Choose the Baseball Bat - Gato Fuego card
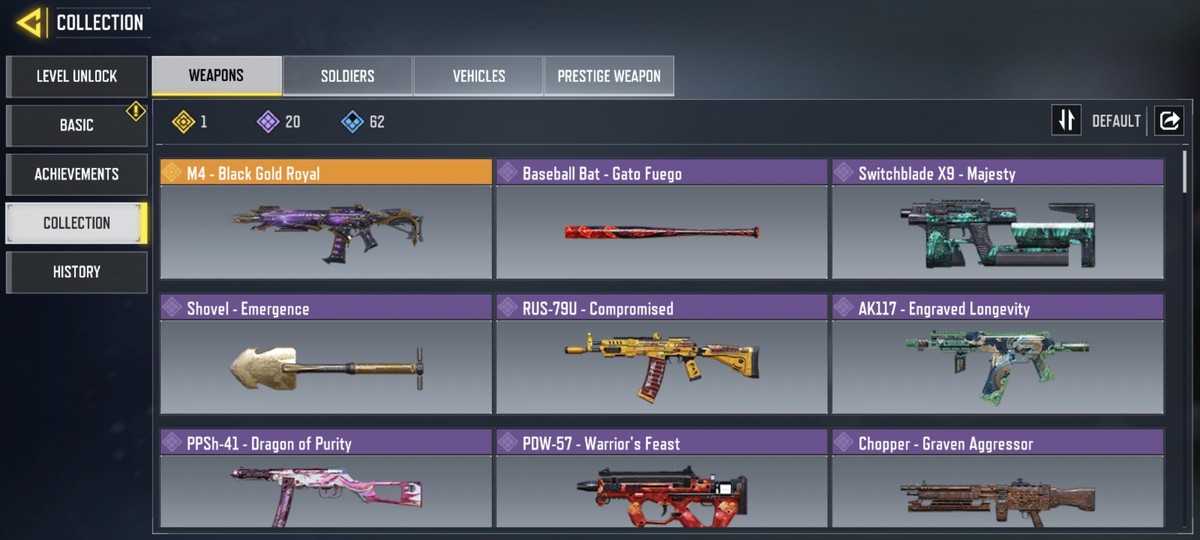Screen dimensions: 1200x540 (662, 220)
